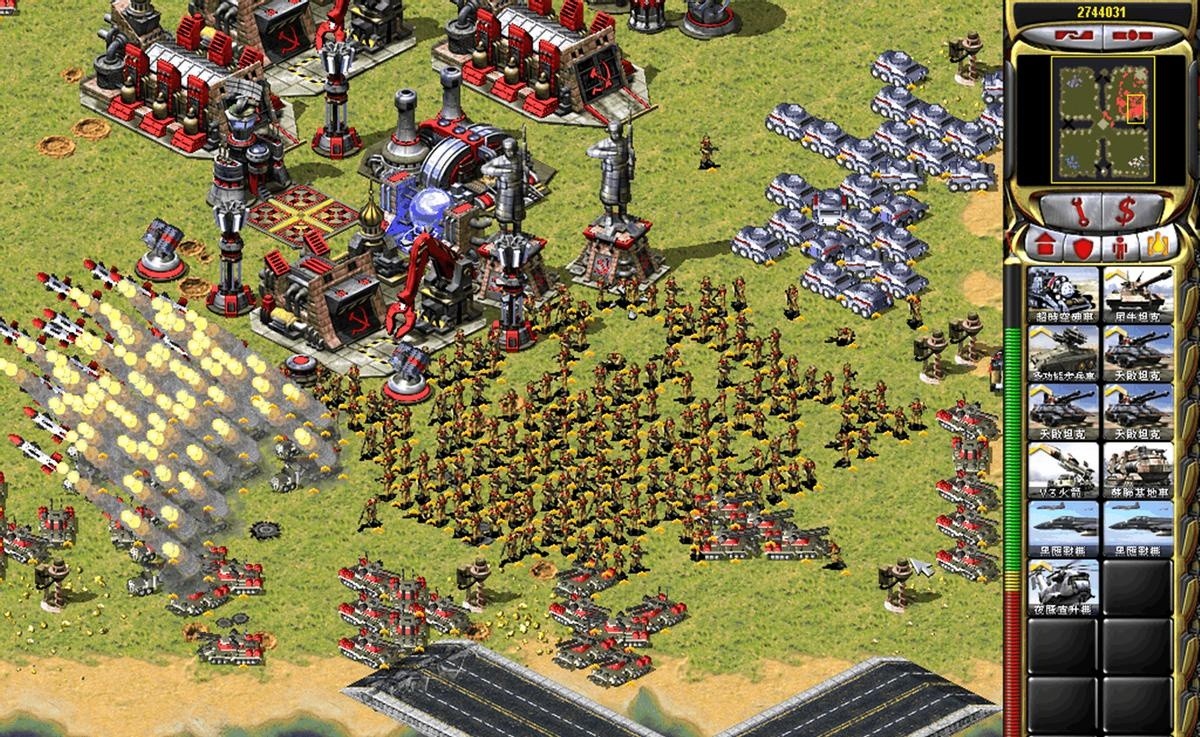Switch to the infantry build tab
Image resolution: width=1200 pixels, height=737 pixels.
coord(1122,246)
